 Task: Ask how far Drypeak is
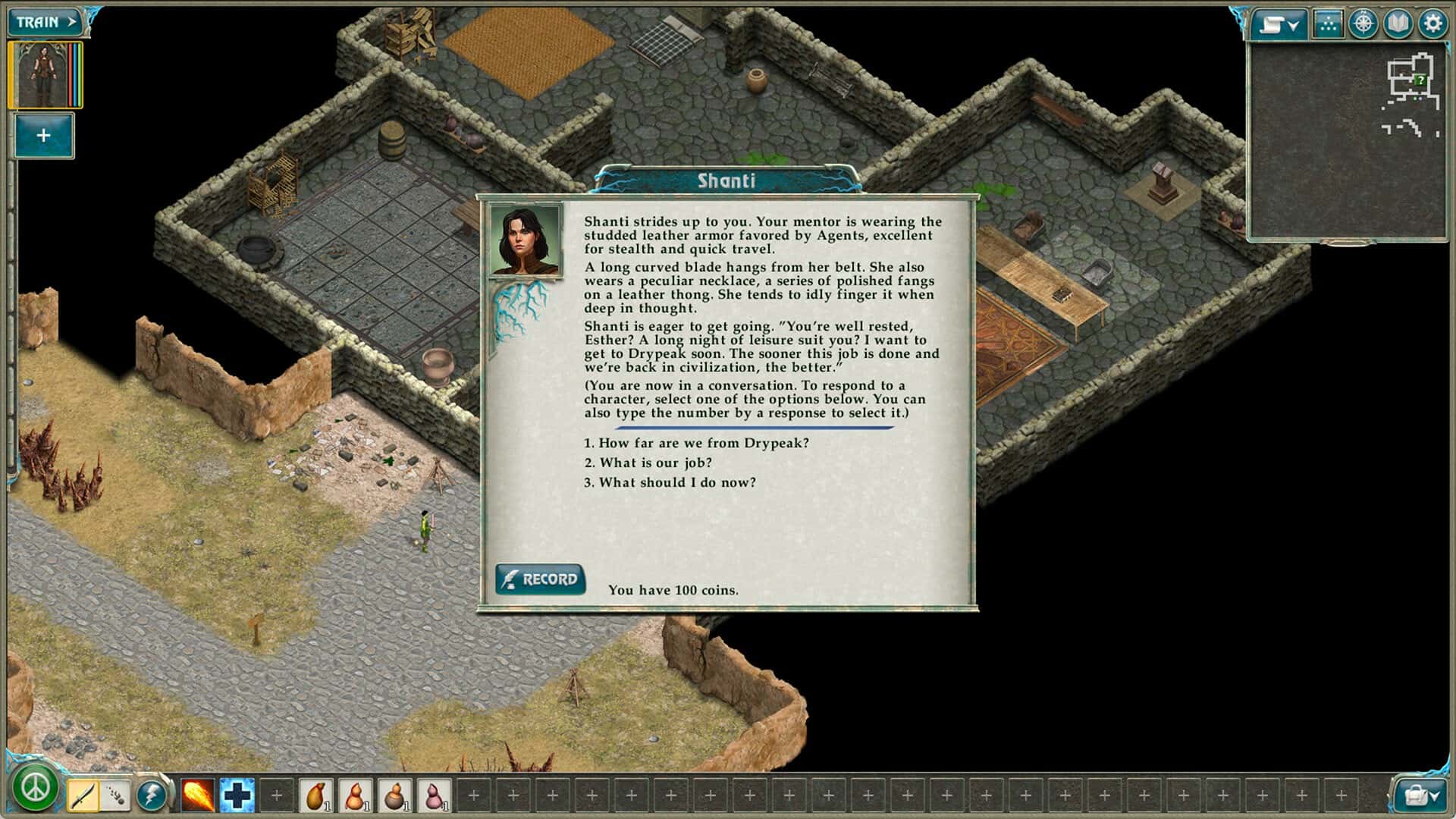point(696,443)
